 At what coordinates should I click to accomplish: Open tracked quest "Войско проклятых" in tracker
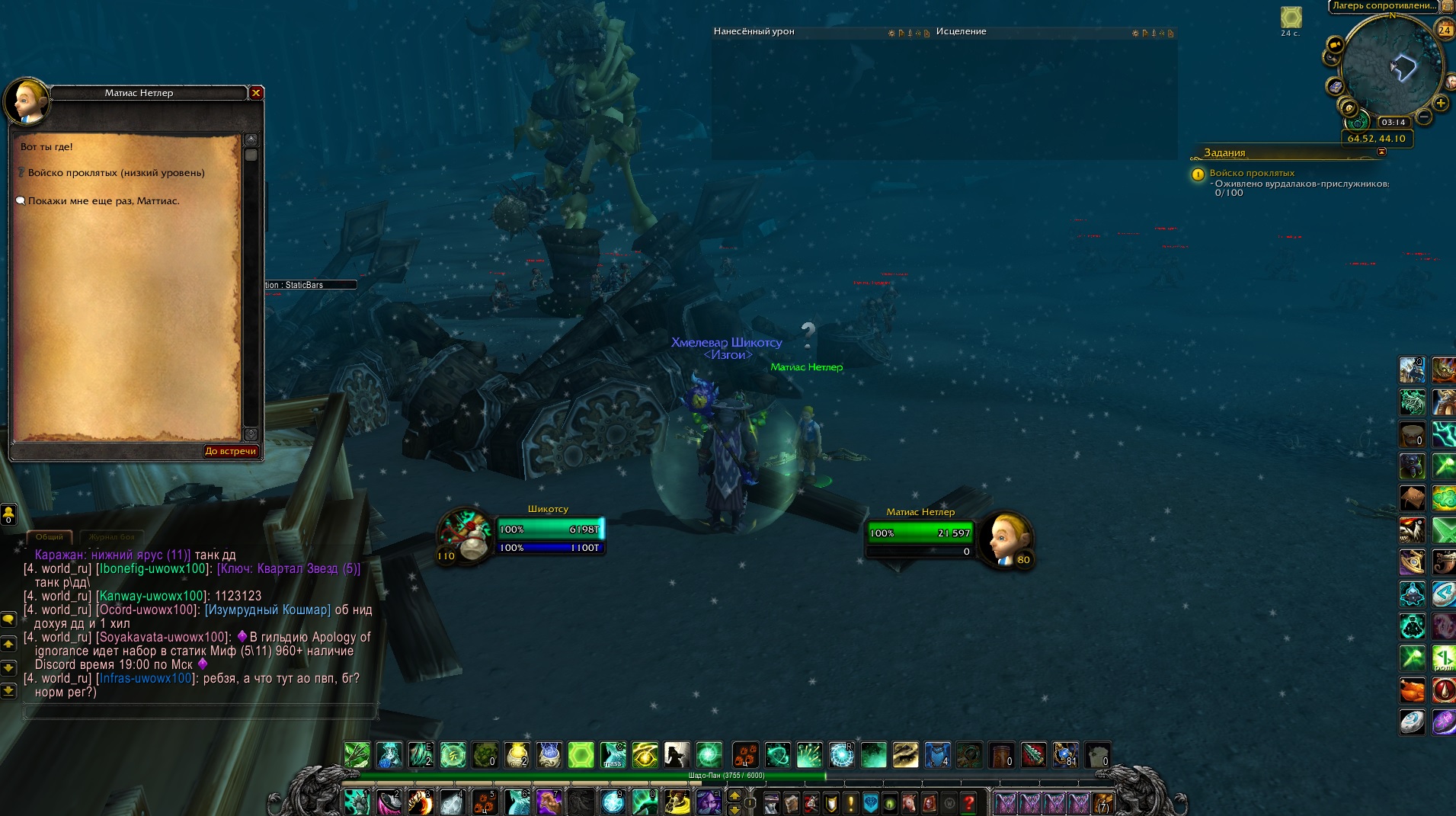pos(1252,173)
